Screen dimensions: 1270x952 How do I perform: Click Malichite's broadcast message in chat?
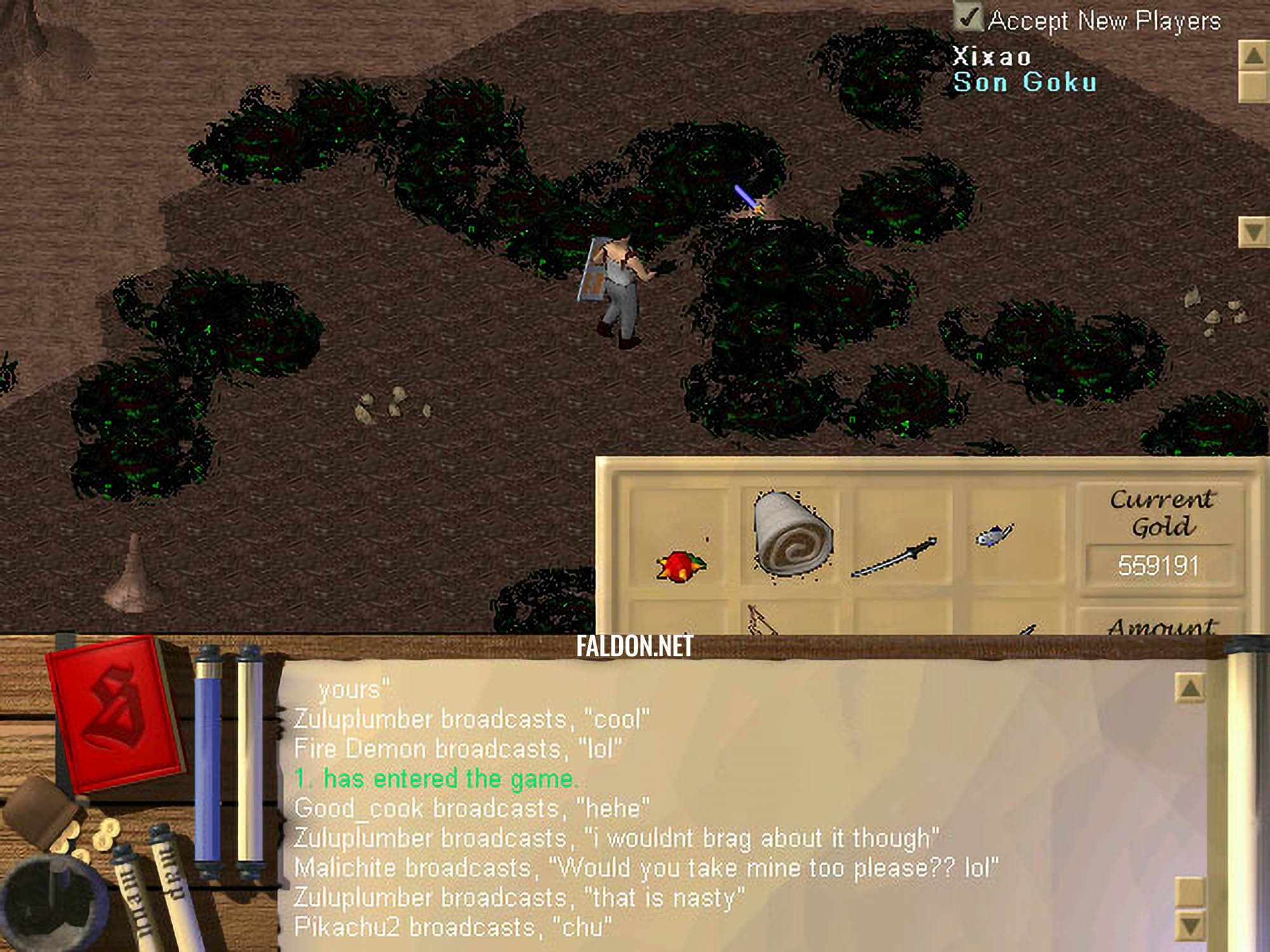pyautogui.click(x=646, y=868)
